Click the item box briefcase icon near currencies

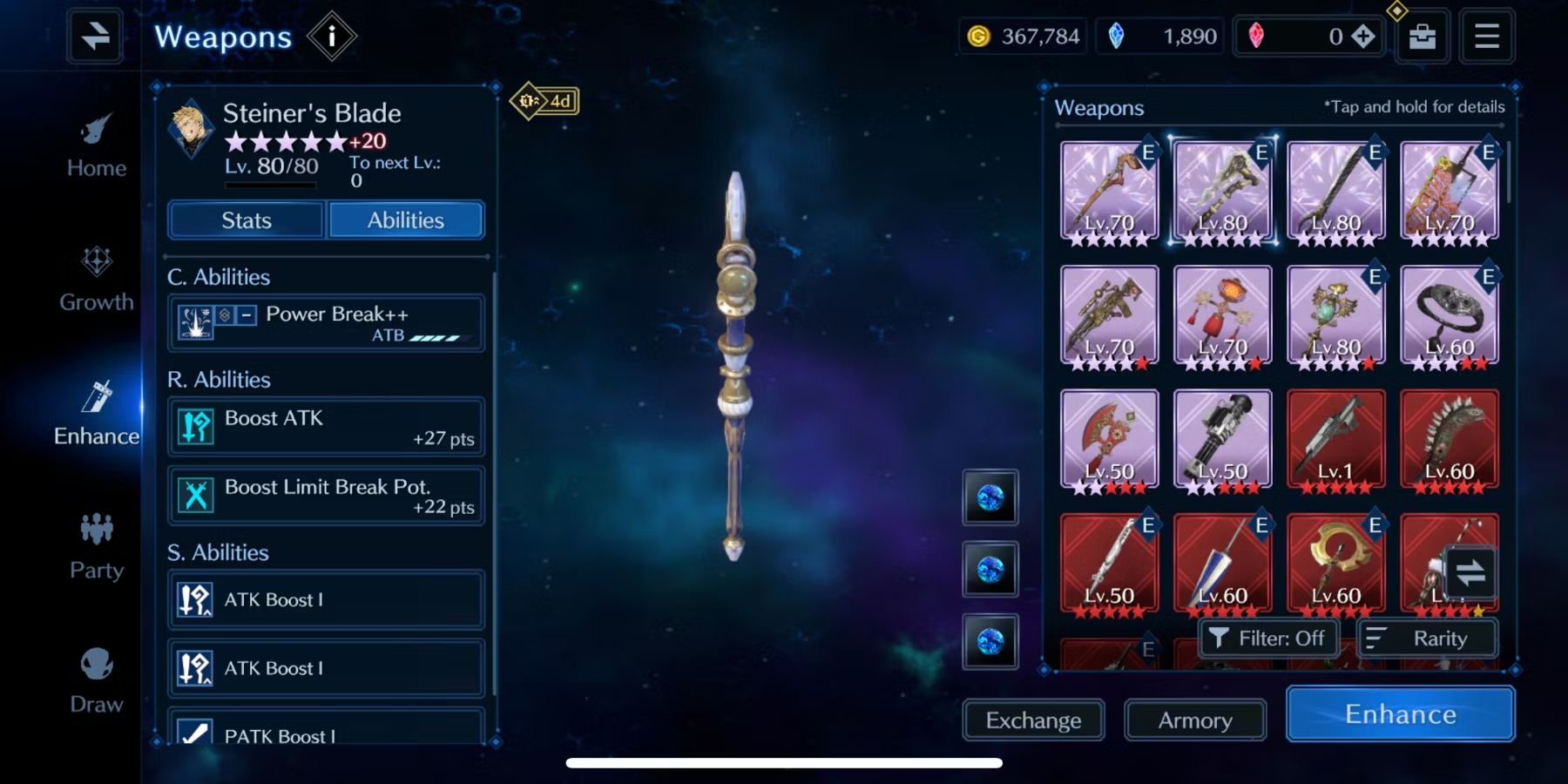point(1421,36)
